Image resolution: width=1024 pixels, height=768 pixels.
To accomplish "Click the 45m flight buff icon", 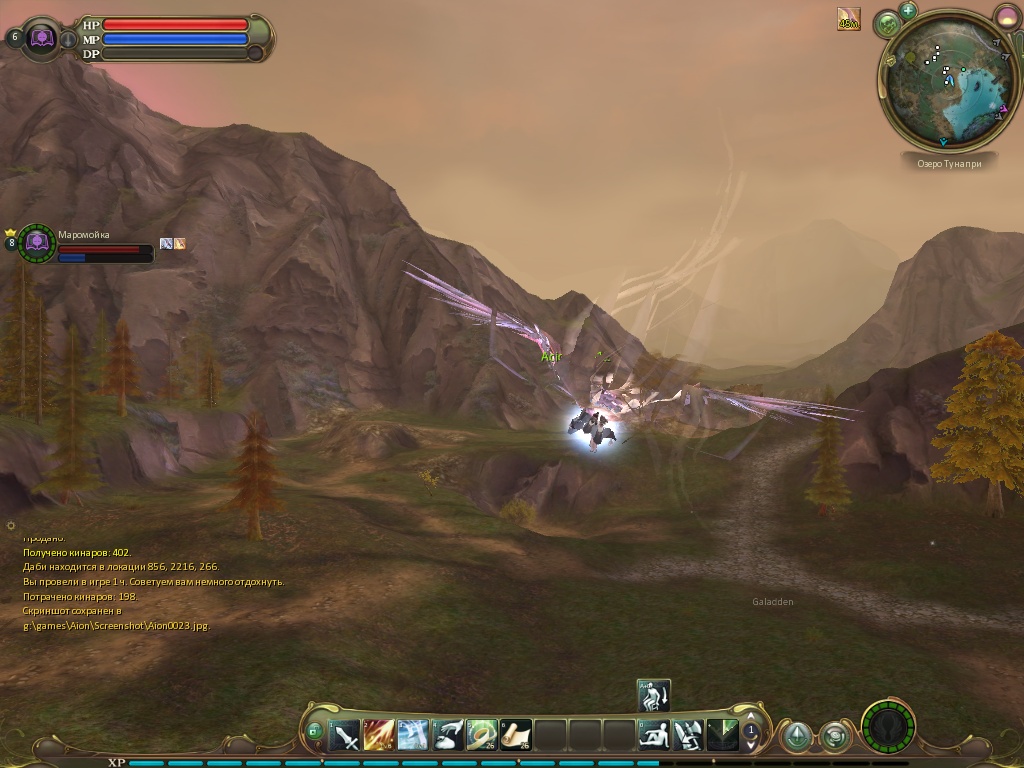I will pyautogui.click(x=849, y=19).
